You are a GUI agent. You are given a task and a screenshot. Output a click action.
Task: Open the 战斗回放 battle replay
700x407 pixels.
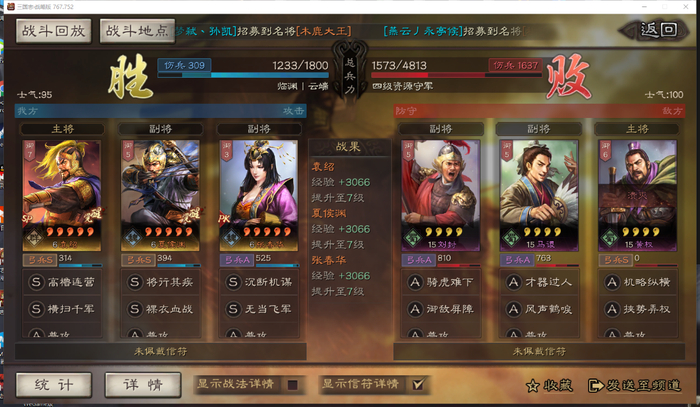[x=54, y=31]
